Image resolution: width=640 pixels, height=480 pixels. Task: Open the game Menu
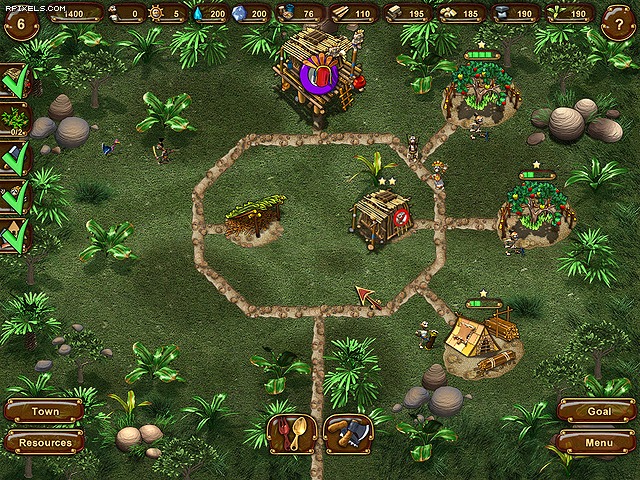pos(597,442)
